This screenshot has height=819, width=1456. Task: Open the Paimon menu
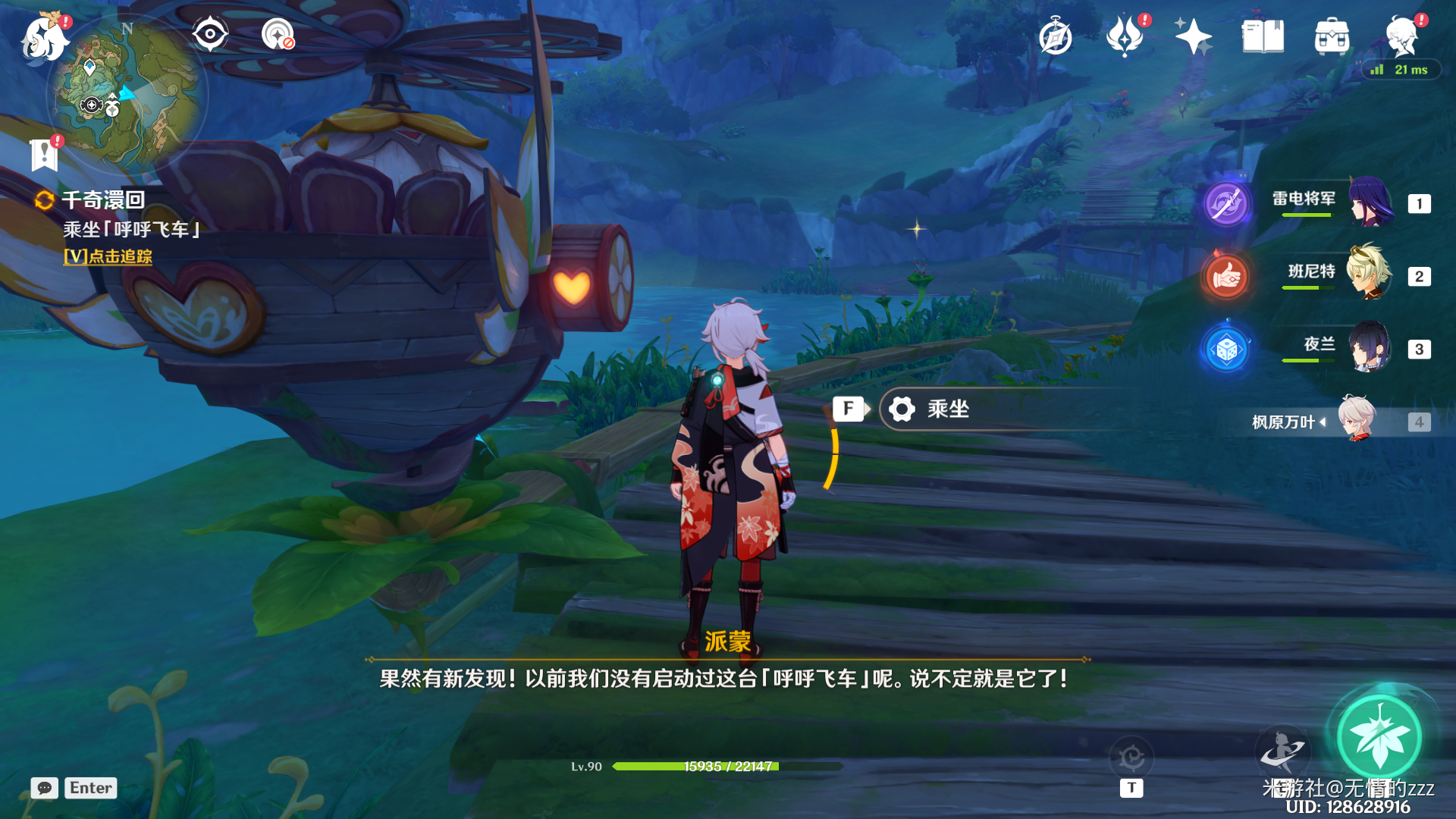pos(44,38)
